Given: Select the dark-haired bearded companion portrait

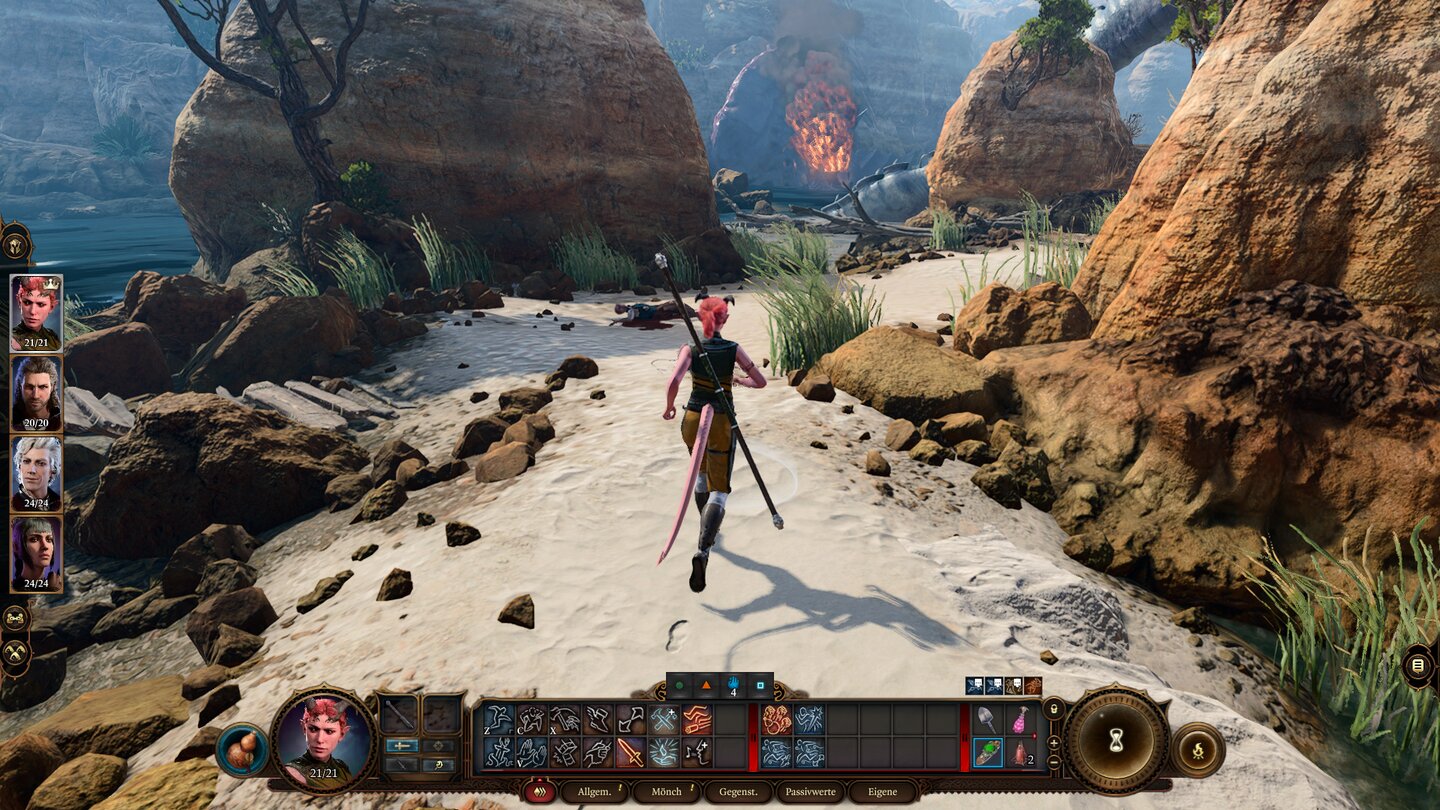Looking at the screenshot, I should point(36,392).
